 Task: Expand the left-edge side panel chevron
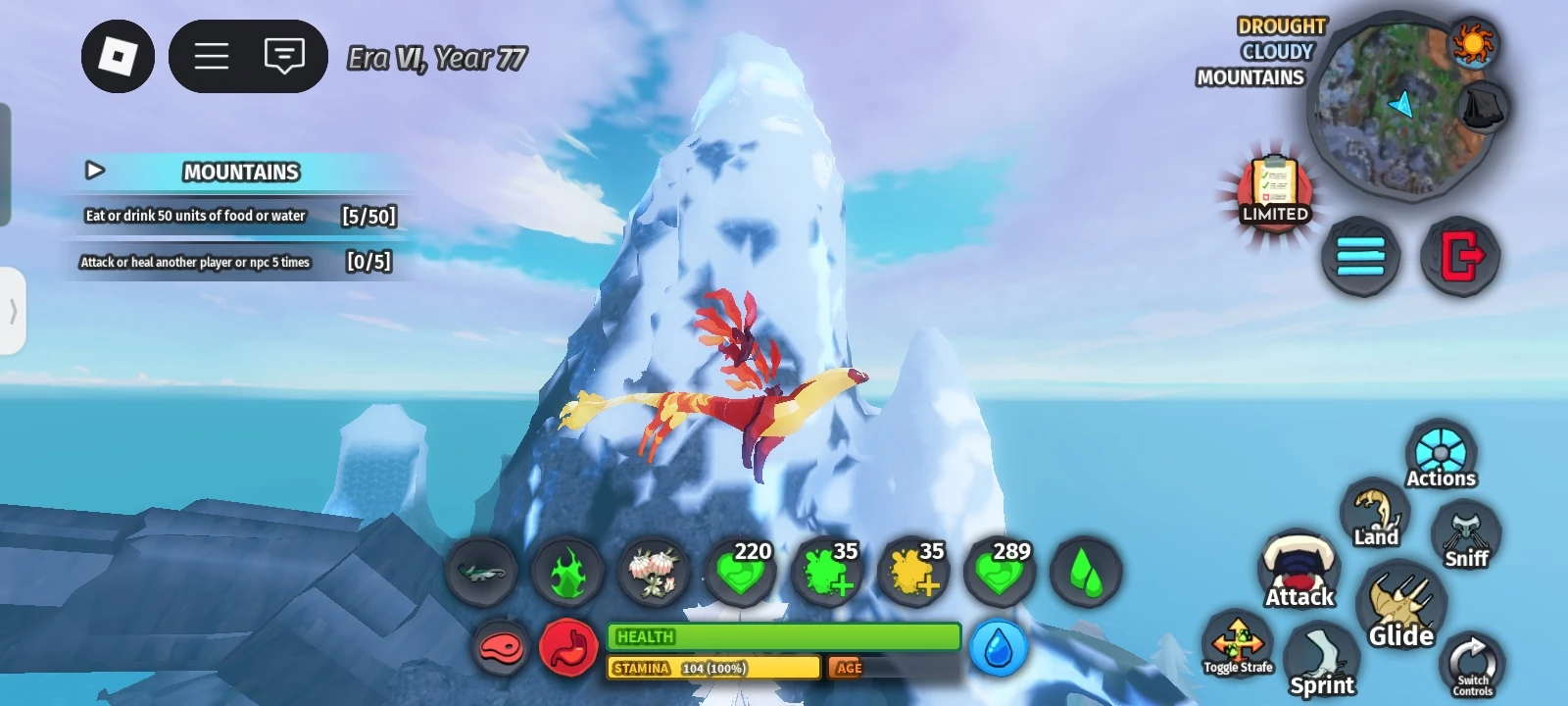12,312
